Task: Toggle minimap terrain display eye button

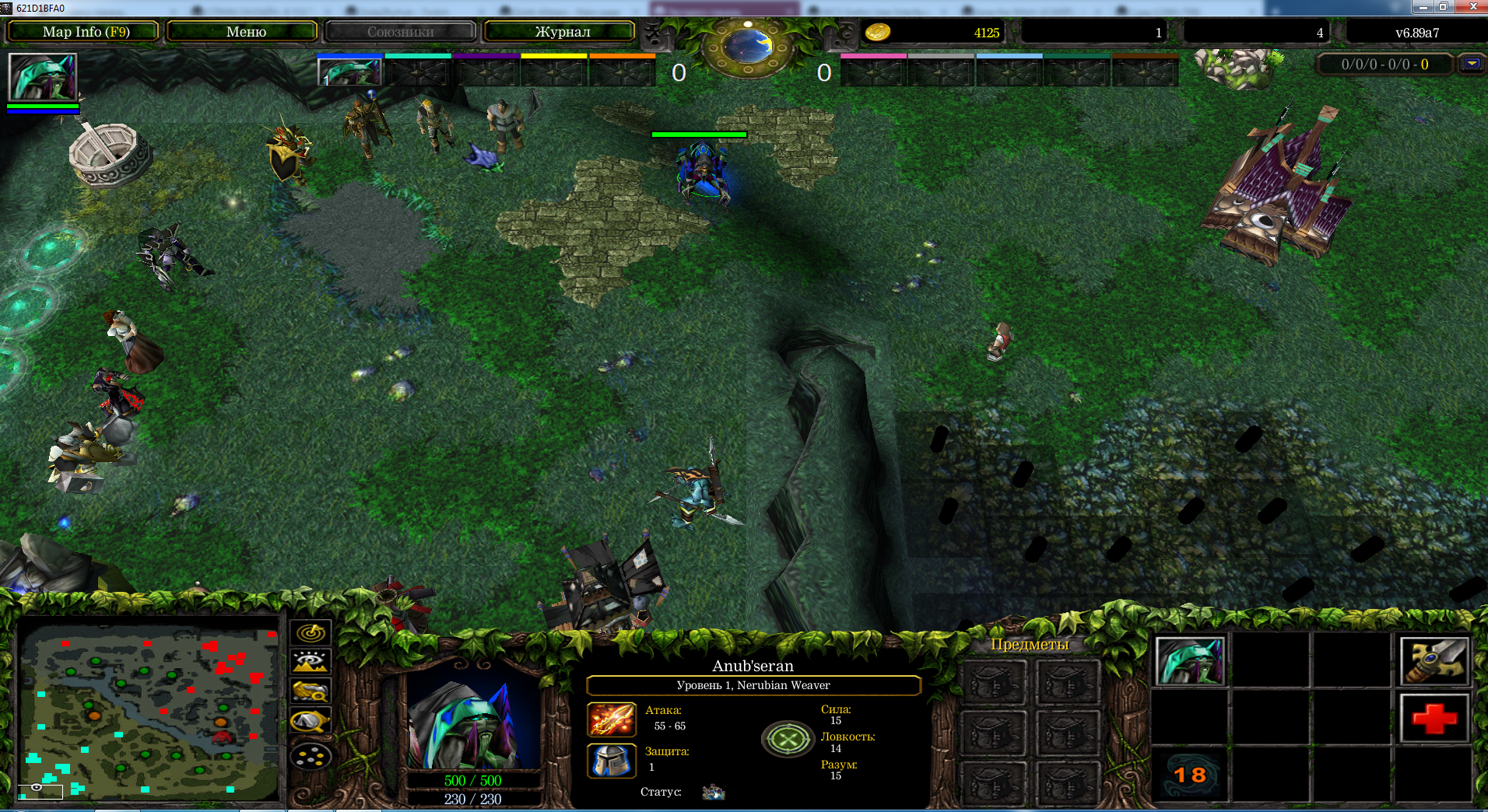Action: (311, 662)
